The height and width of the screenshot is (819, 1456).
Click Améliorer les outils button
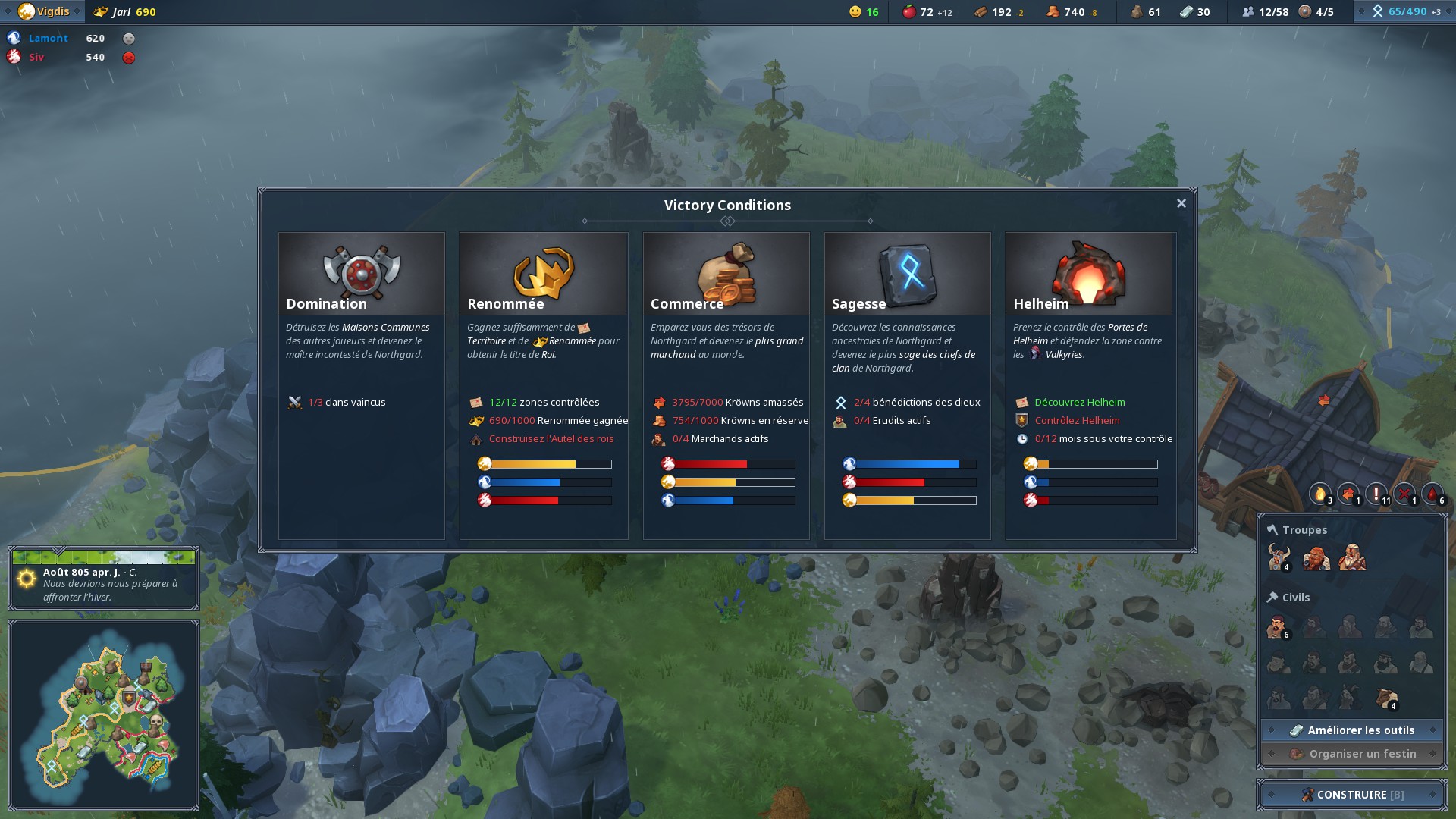[x=1352, y=730]
